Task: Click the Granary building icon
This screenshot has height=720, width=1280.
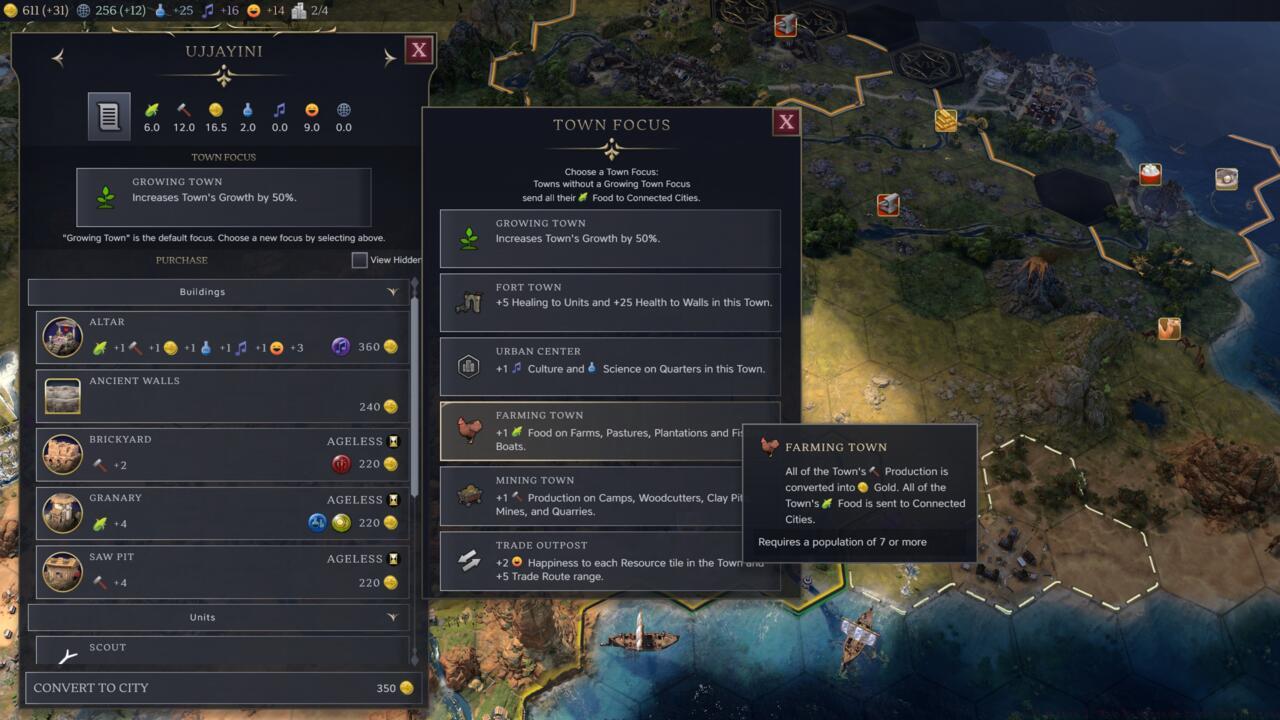Action: point(62,513)
